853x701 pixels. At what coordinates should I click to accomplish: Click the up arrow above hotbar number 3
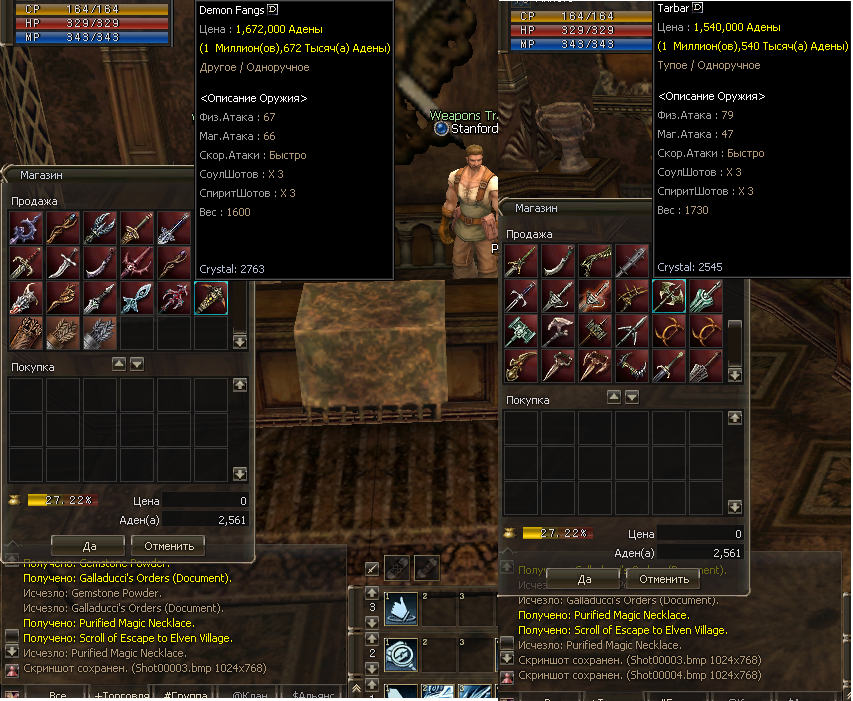(372, 593)
